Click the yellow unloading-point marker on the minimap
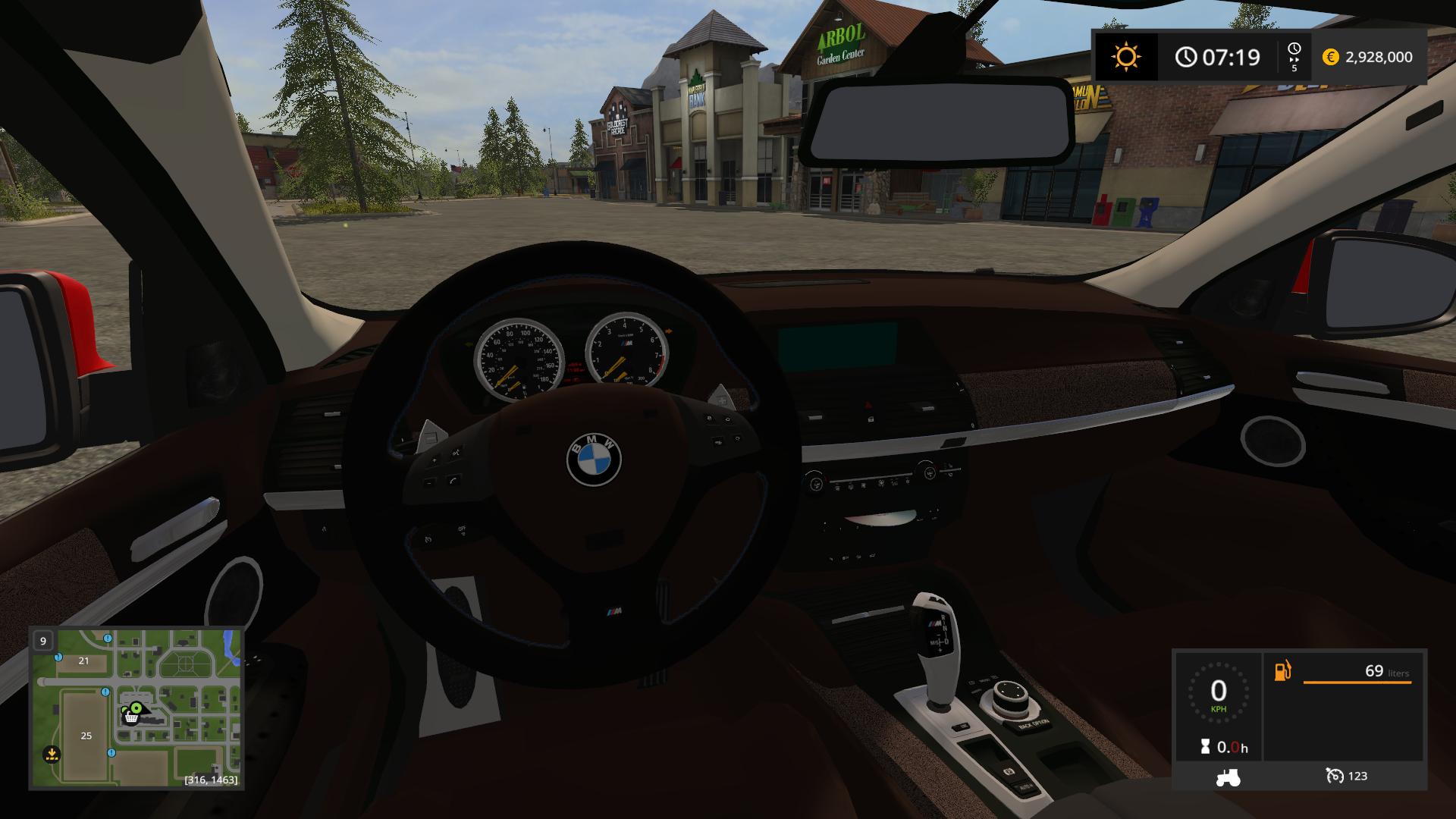This screenshot has width=1456, height=819. coord(52,755)
